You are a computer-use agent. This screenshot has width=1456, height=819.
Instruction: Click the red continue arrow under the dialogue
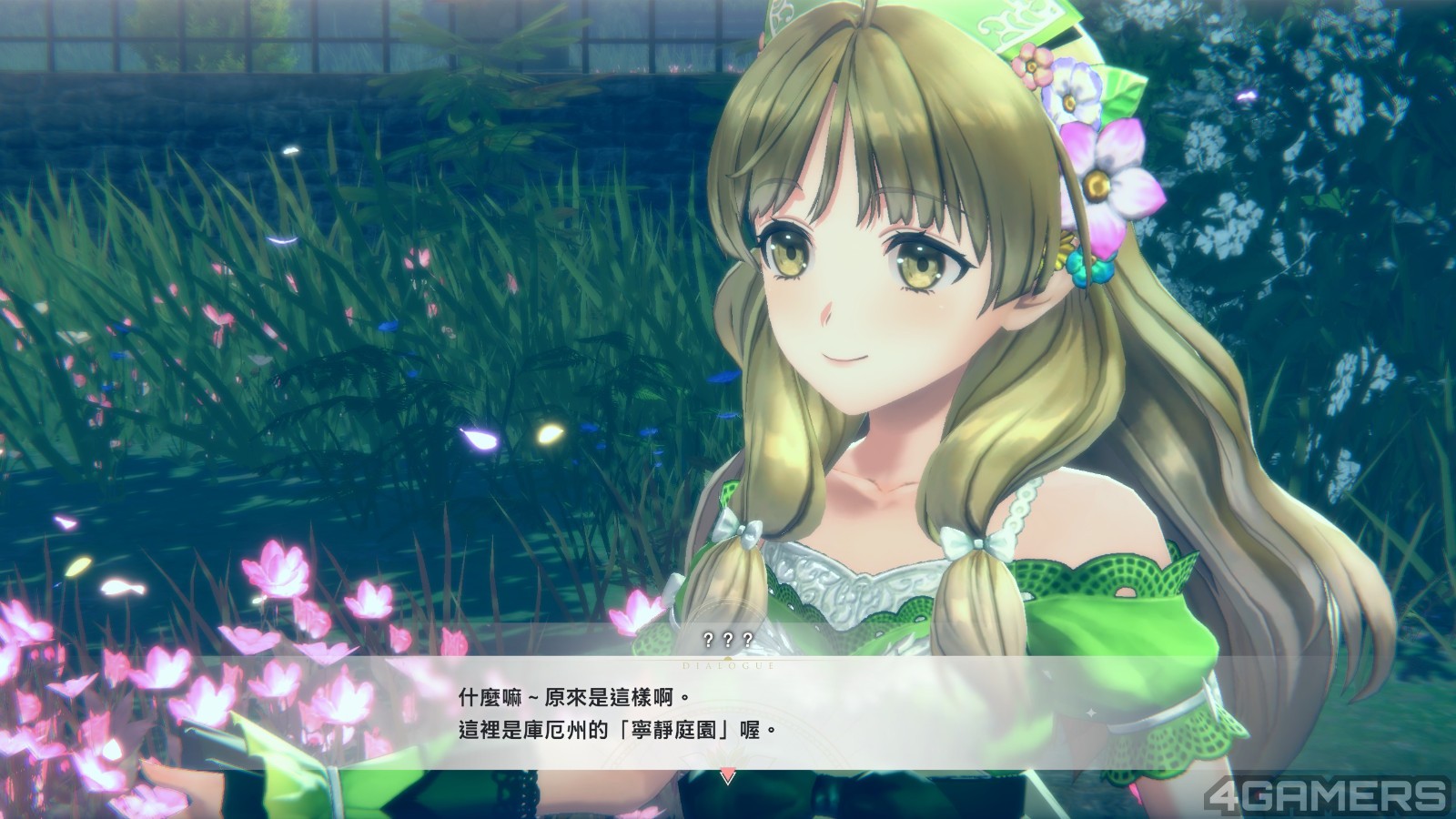point(726,776)
